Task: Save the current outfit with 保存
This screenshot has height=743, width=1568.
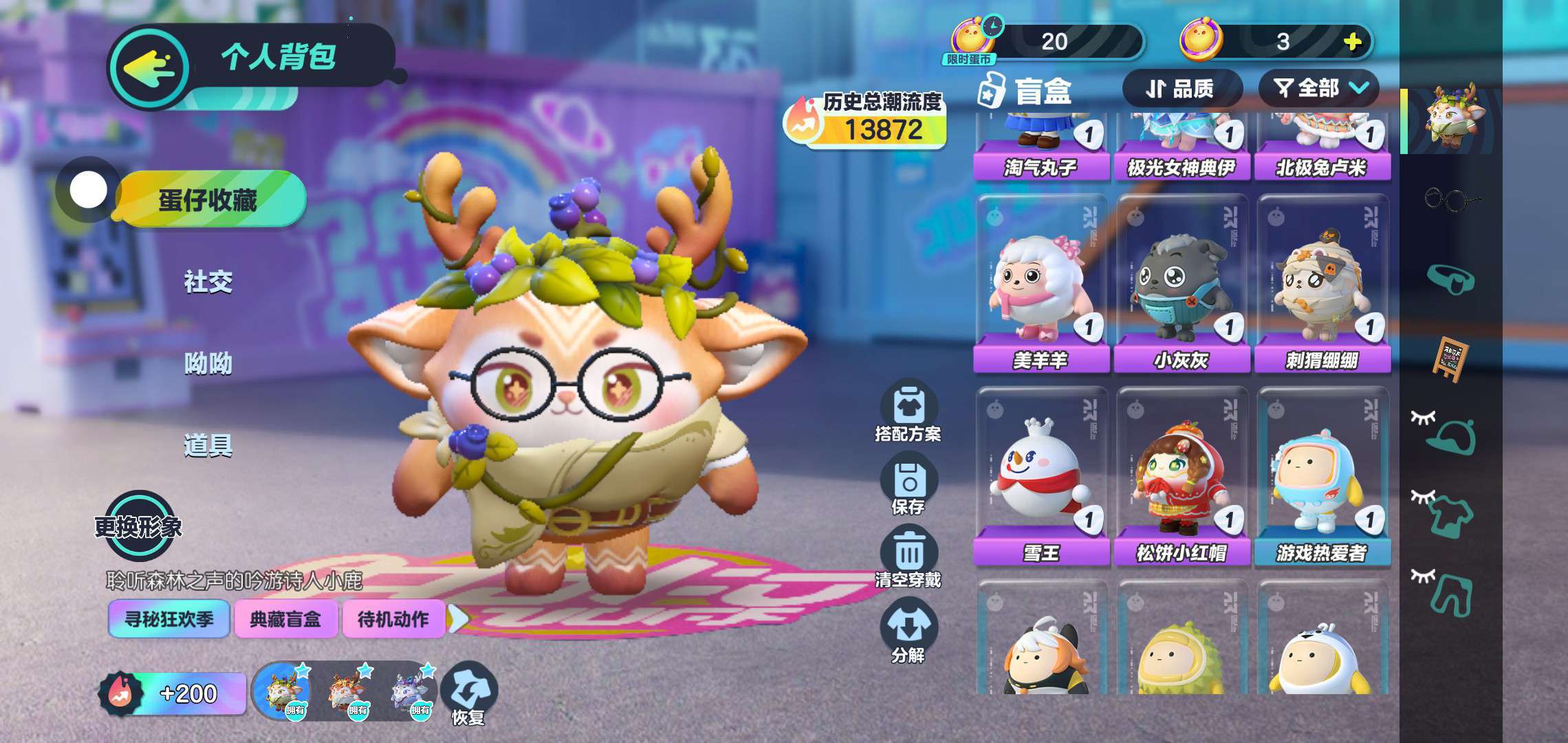Action: pos(908,487)
